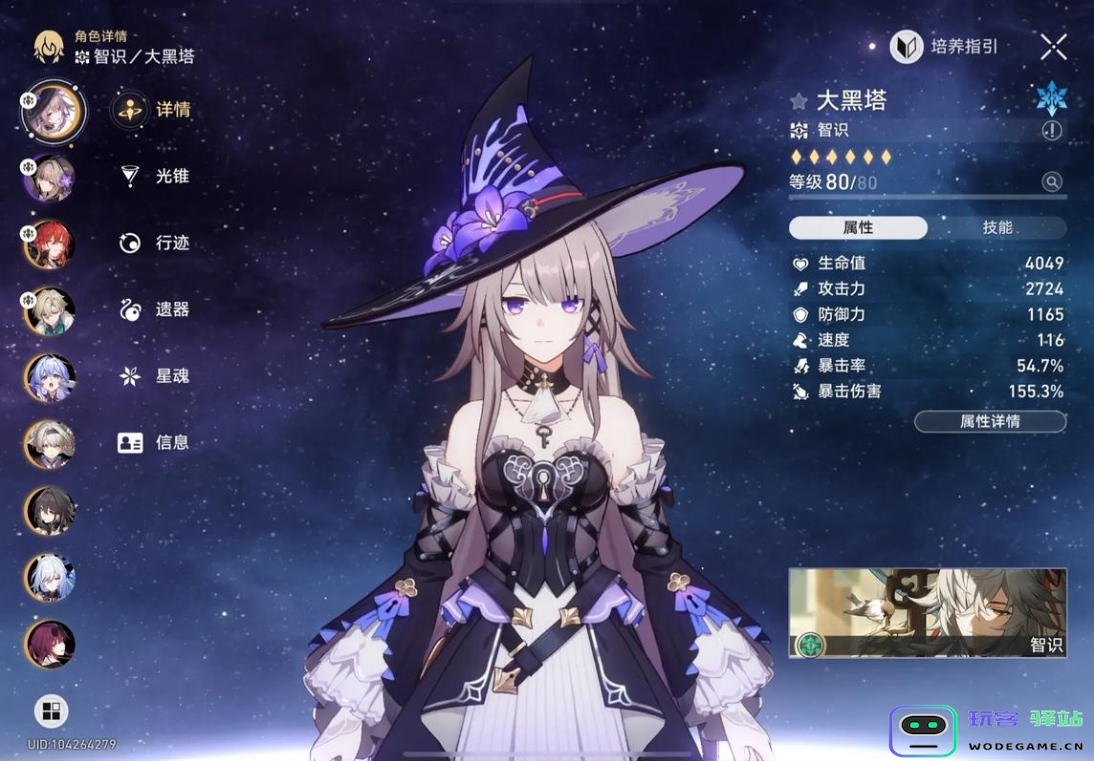Screen dimensions: 1094x761
Task: Toggle the favorite star next to 大黑塔
Action: [x=799, y=101]
